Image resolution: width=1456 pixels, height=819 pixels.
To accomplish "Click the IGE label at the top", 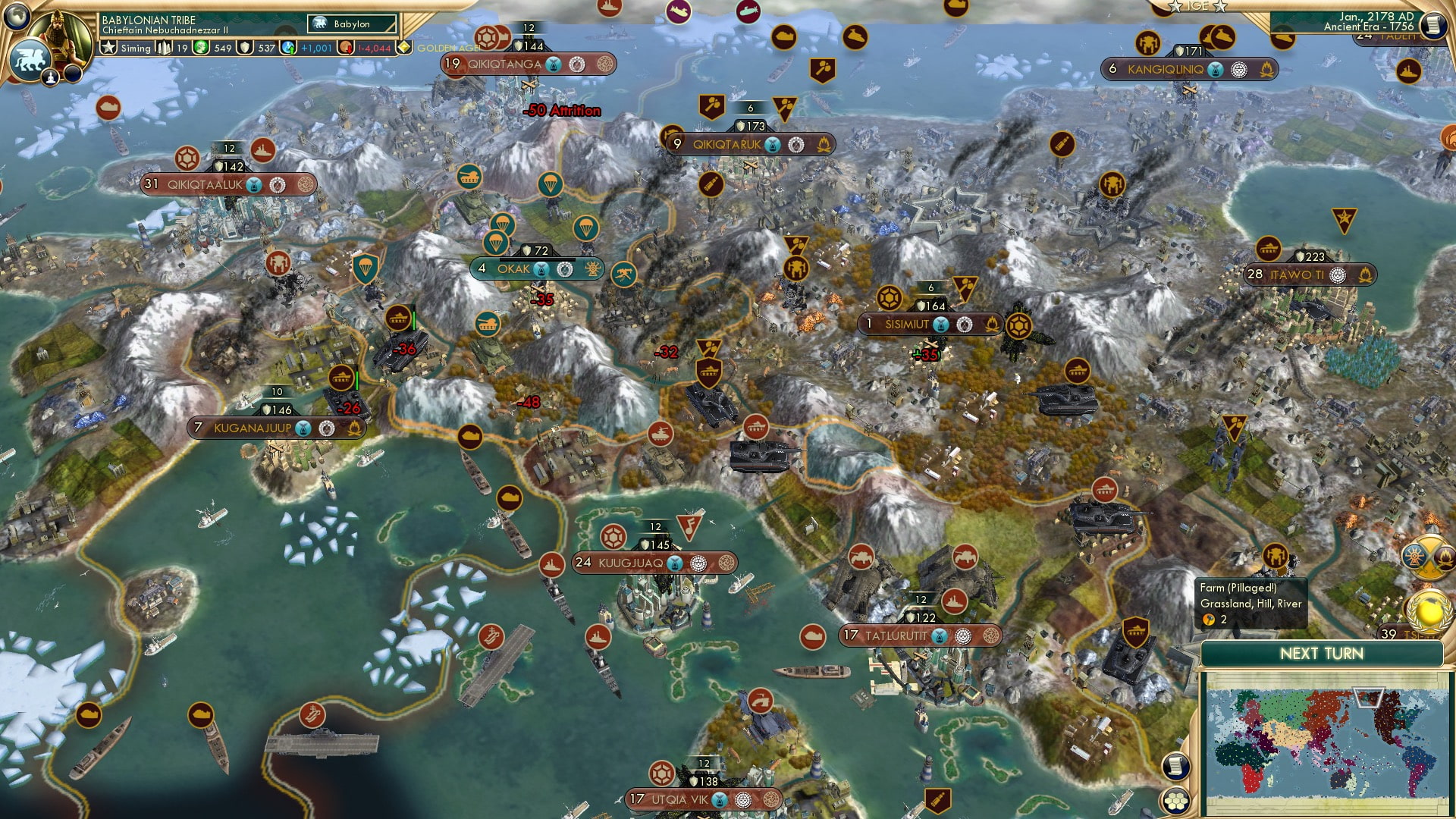I will coord(1199,8).
